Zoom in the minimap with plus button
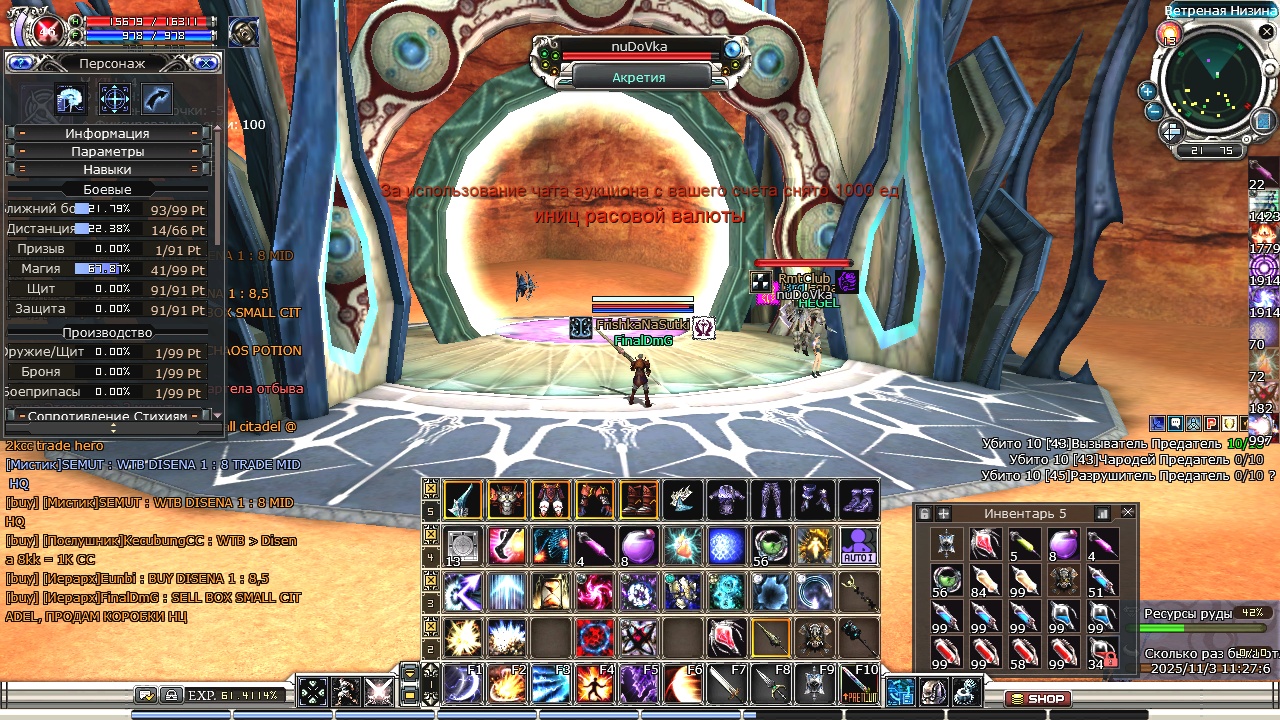This screenshot has width=1280, height=720. click(x=1147, y=91)
